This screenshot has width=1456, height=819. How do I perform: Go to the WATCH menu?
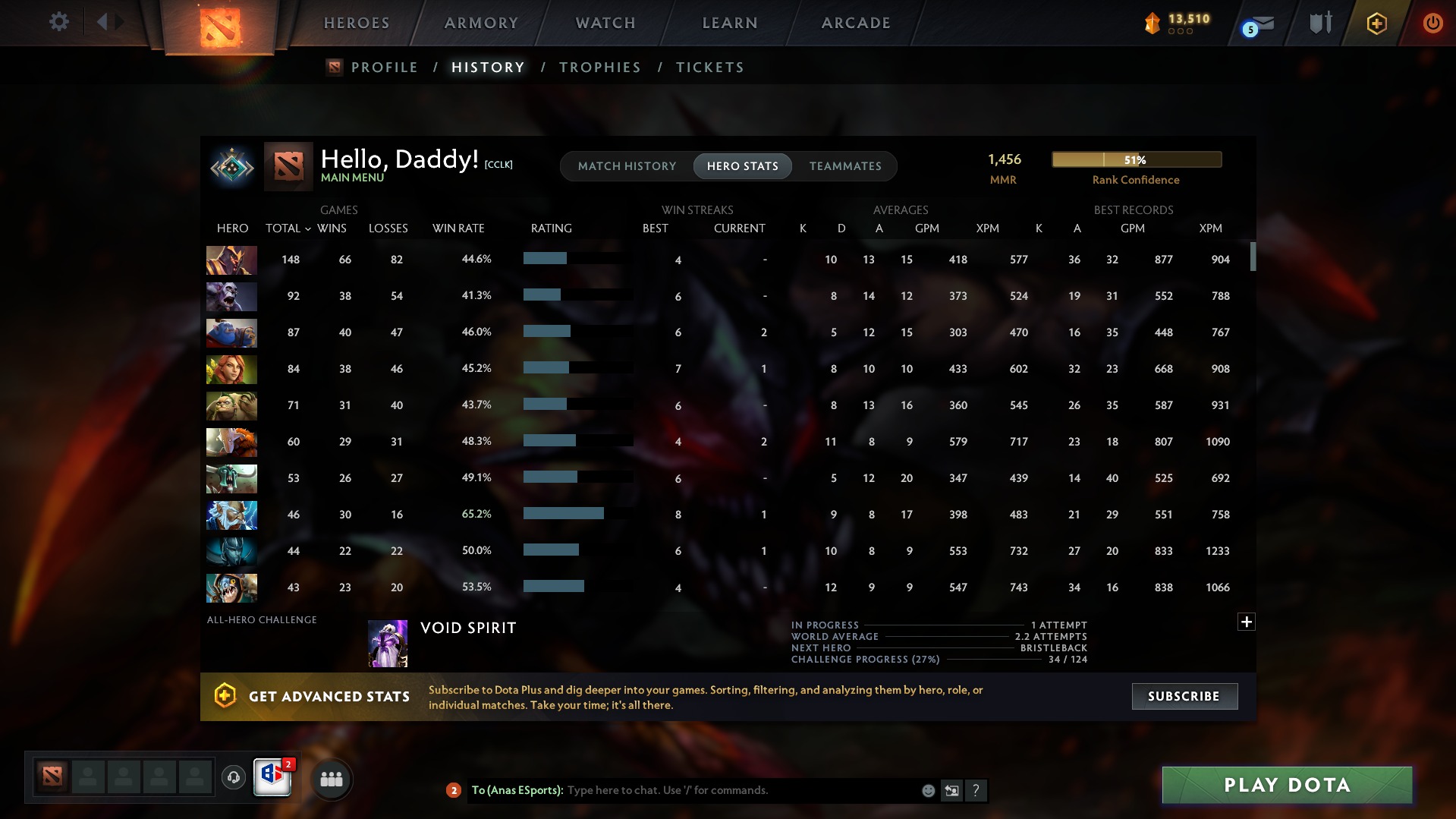click(605, 23)
